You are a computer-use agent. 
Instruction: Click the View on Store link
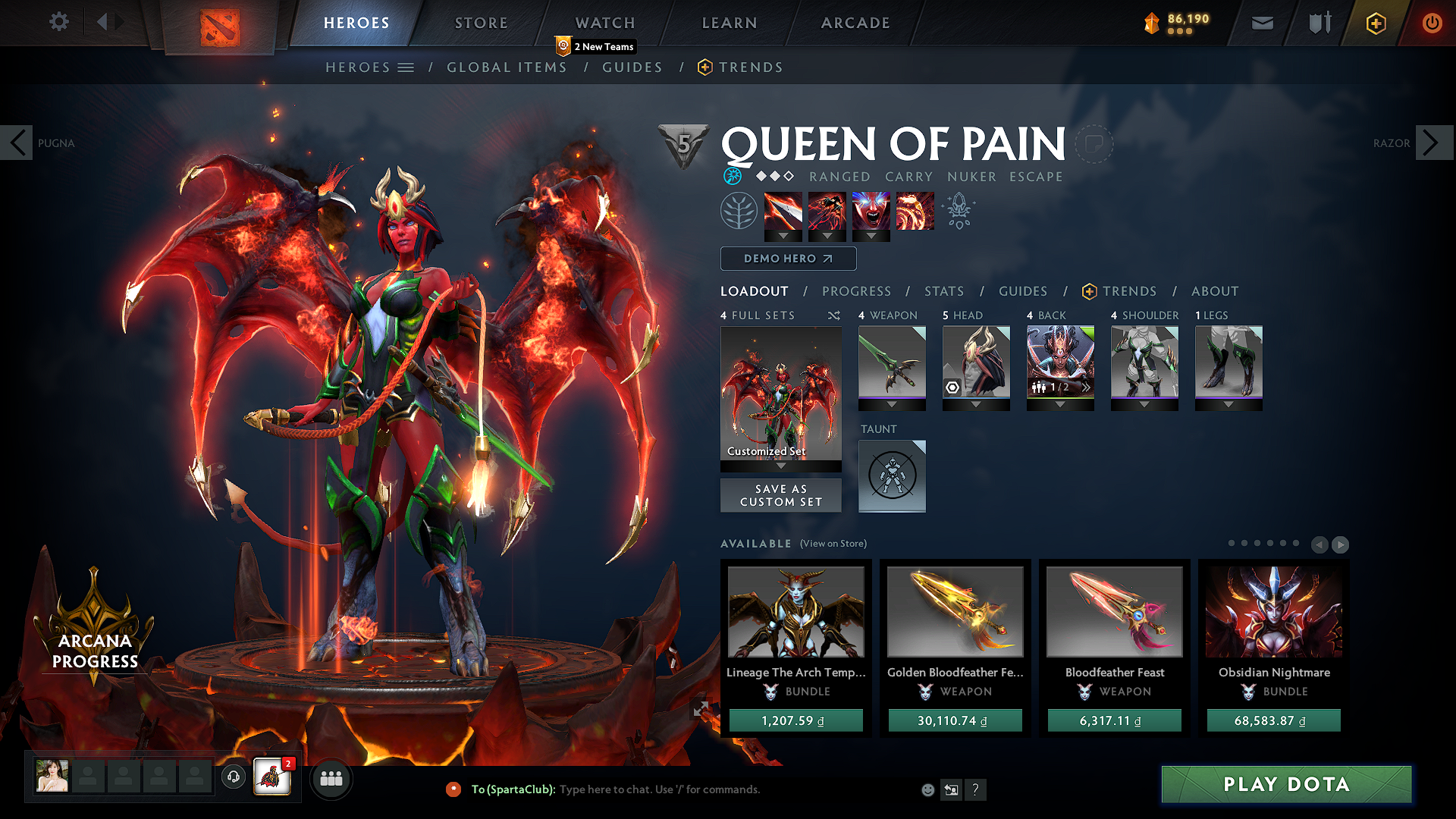pyautogui.click(x=833, y=544)
